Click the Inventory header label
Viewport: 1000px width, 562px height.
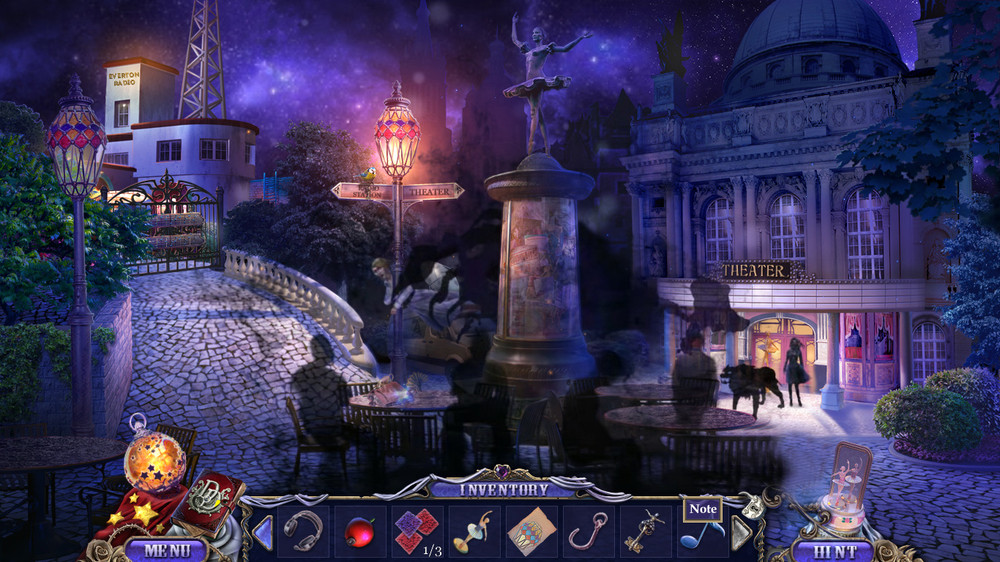point(503,490)
